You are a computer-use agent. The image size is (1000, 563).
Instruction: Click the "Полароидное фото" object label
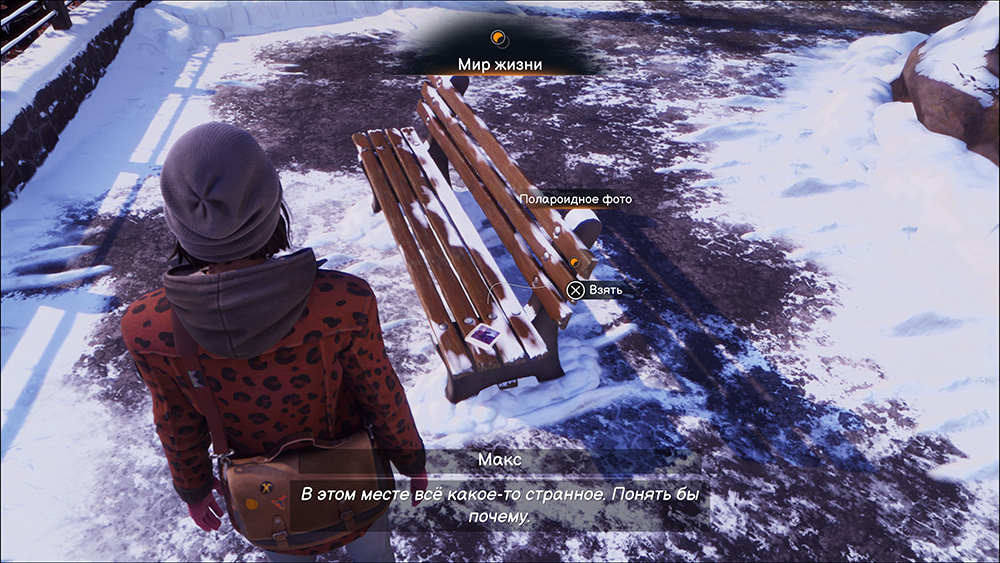(x=576, y=199)
